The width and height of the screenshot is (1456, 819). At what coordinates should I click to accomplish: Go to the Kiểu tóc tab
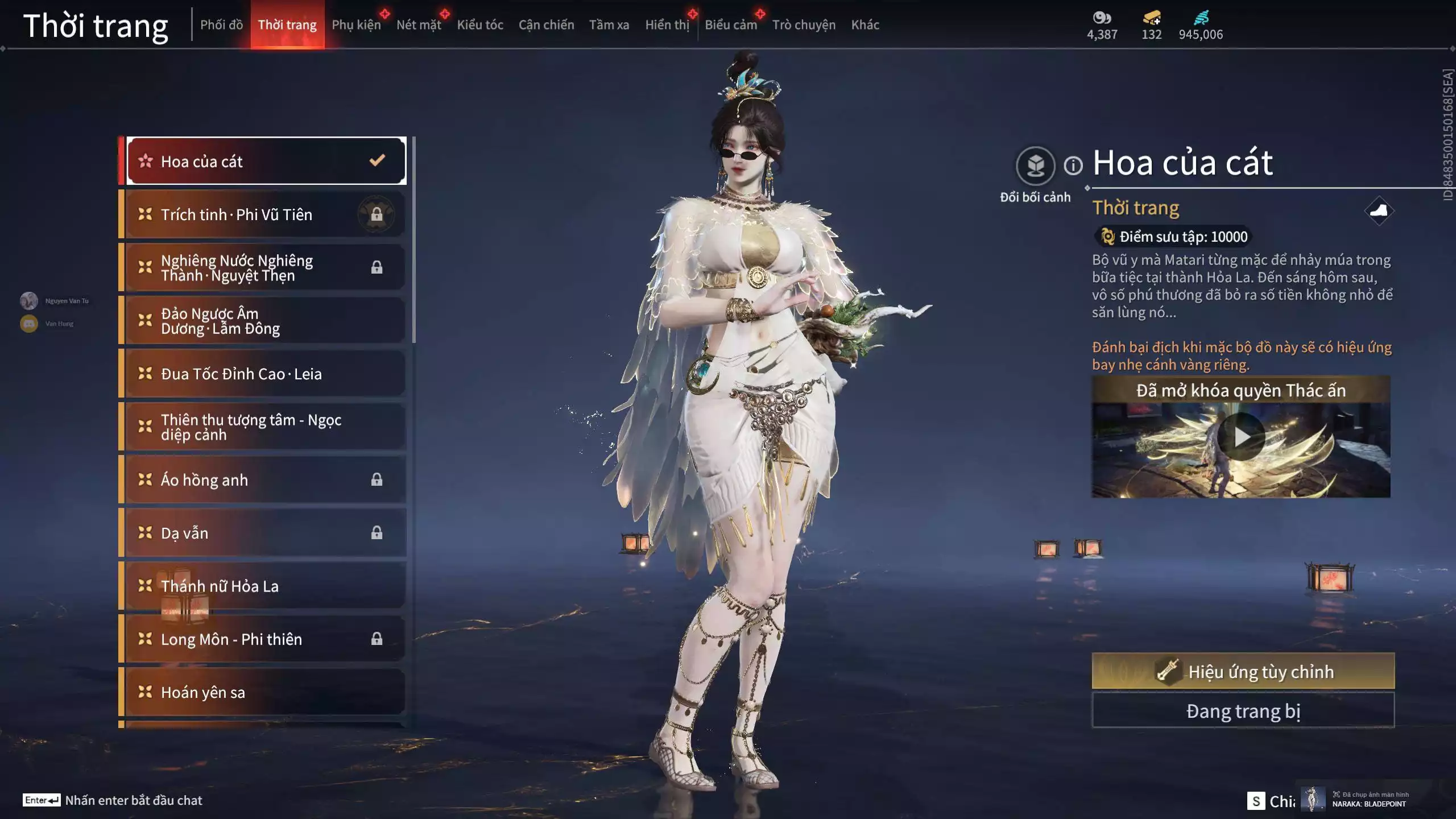tap(480, 25)
